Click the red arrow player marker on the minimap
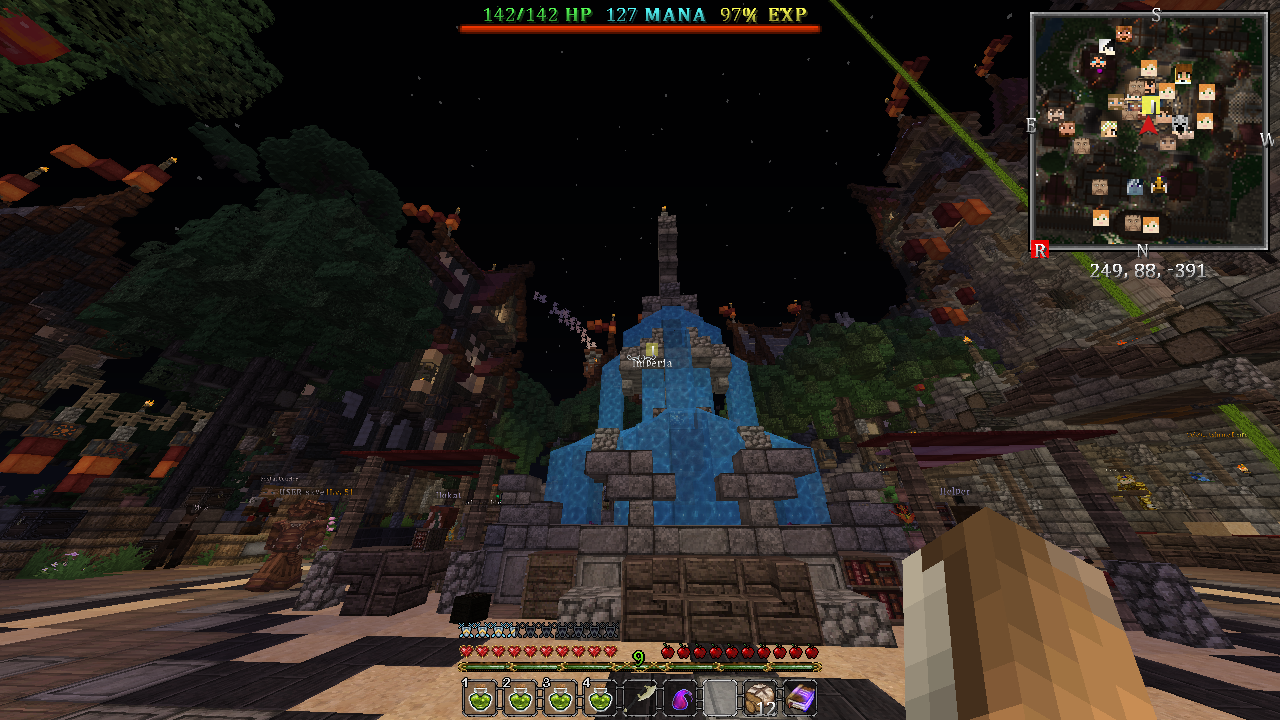This screenshot has width=1280, height=720. (x=1148, y=128)
